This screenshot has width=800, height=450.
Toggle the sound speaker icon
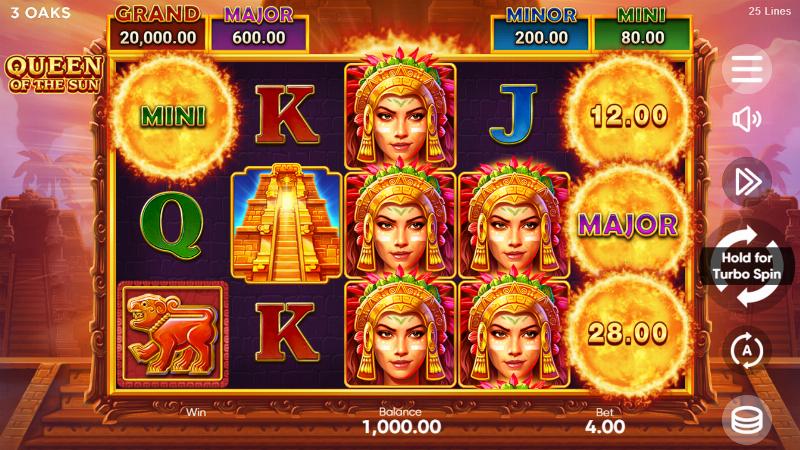click(746, 121)
